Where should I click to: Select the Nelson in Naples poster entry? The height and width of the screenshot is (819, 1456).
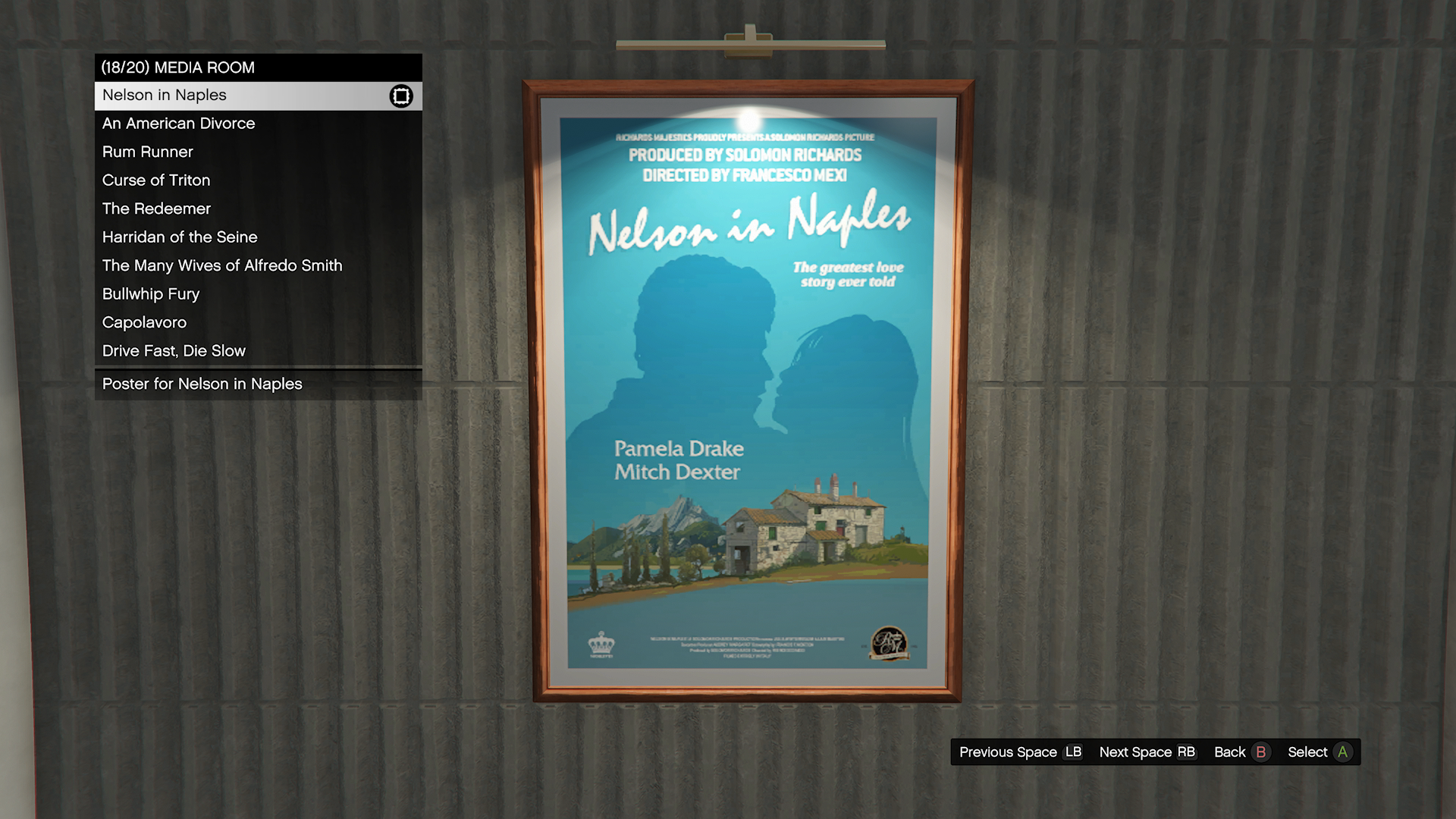(x=258, y=96)
